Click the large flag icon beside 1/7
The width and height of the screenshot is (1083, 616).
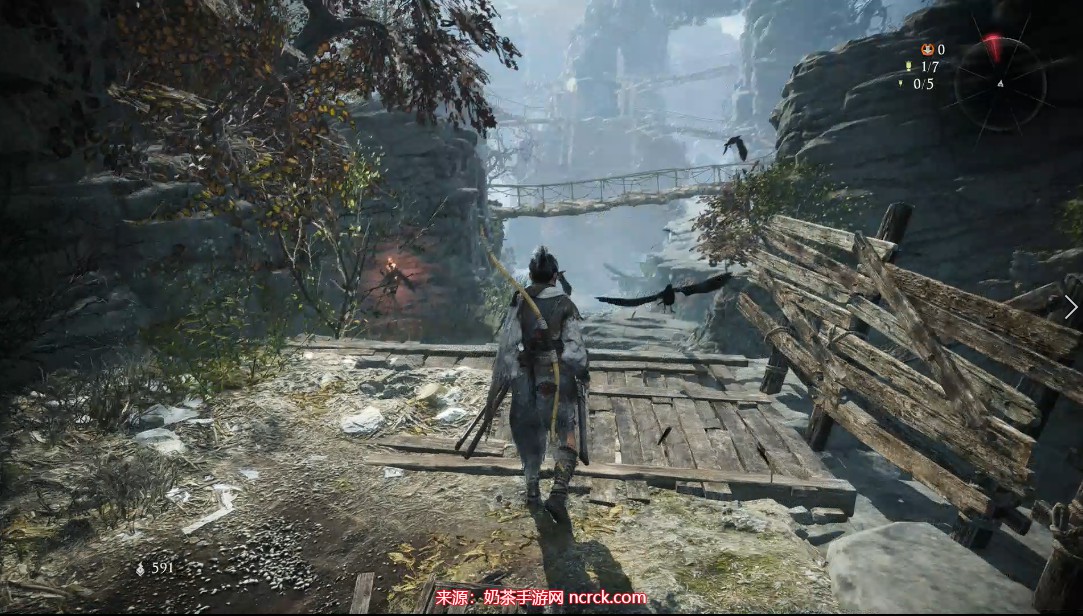point(909,67)
